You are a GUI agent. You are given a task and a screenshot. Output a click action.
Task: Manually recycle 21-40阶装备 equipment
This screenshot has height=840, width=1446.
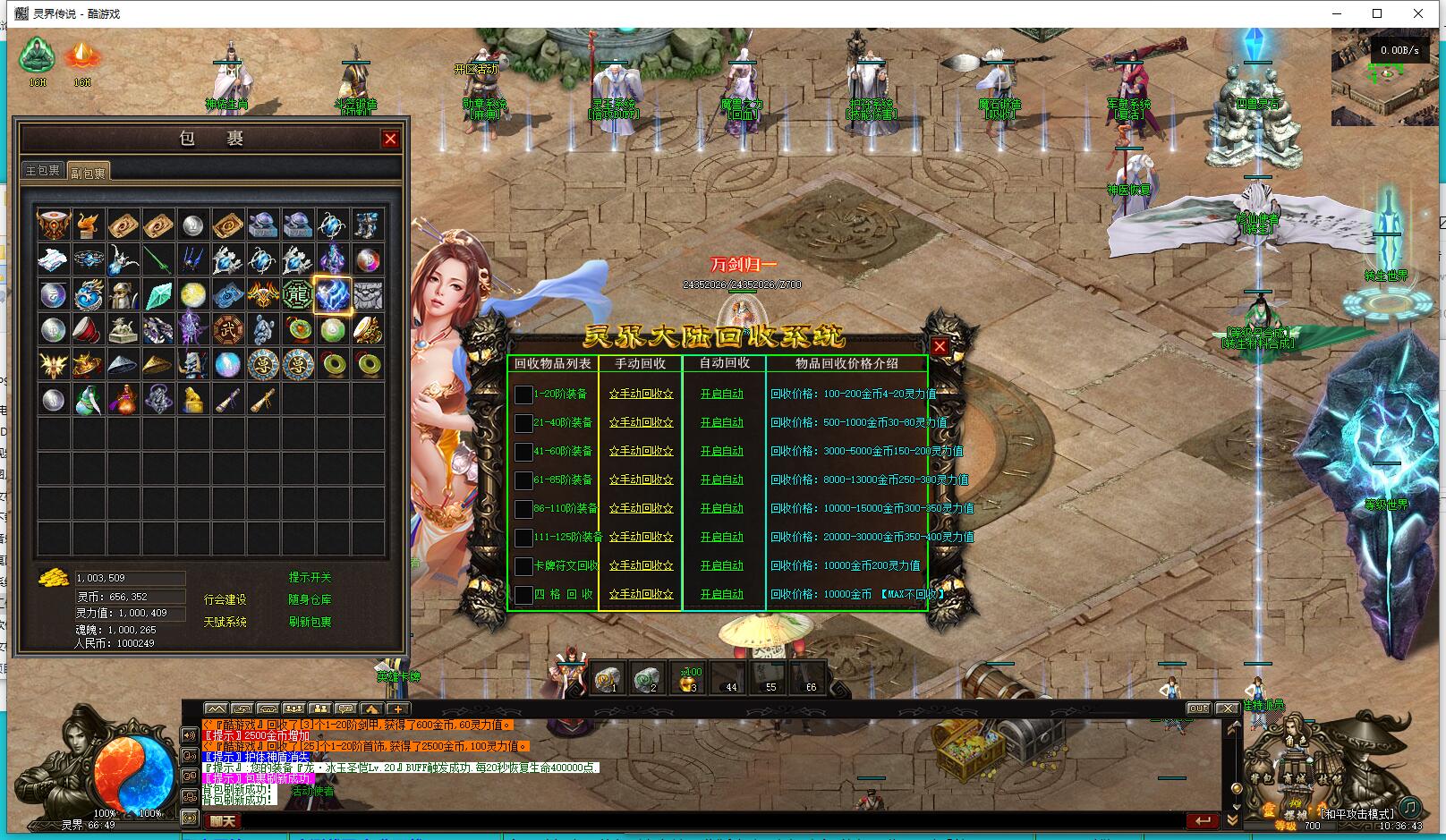(641, 422)
